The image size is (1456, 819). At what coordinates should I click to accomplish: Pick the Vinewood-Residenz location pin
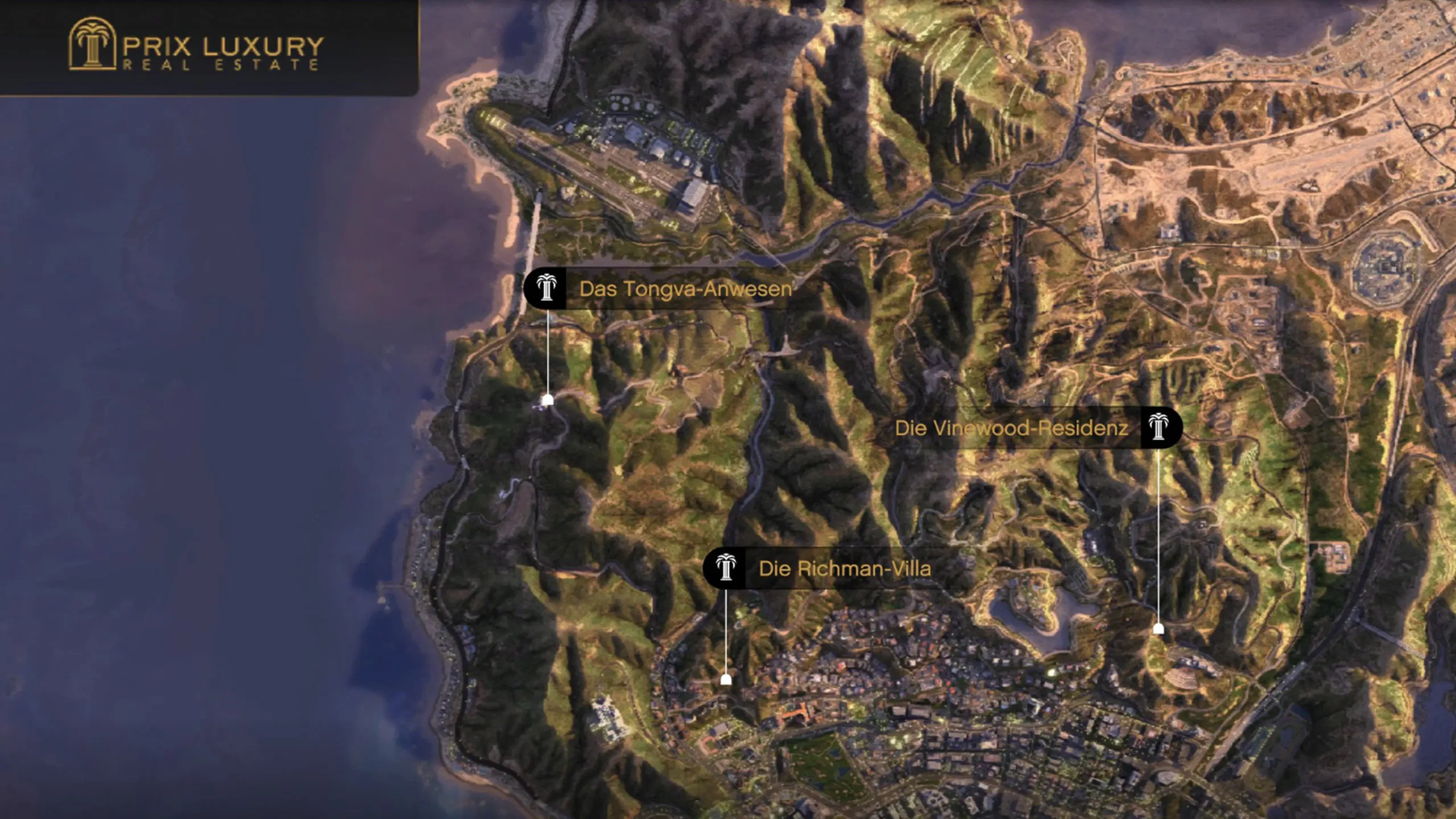pos(1159,628)
